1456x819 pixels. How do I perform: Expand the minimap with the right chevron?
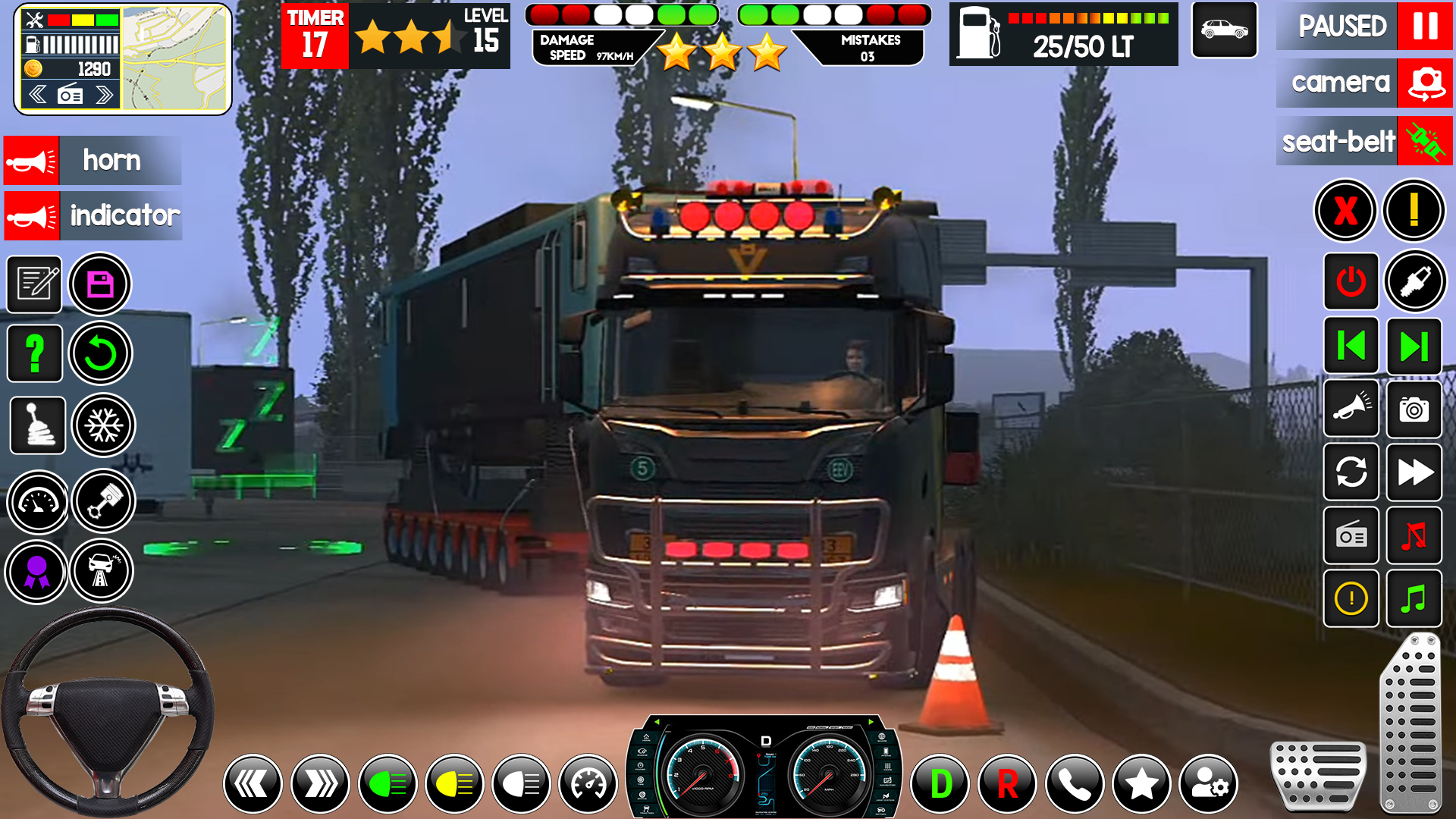[103, 94]
